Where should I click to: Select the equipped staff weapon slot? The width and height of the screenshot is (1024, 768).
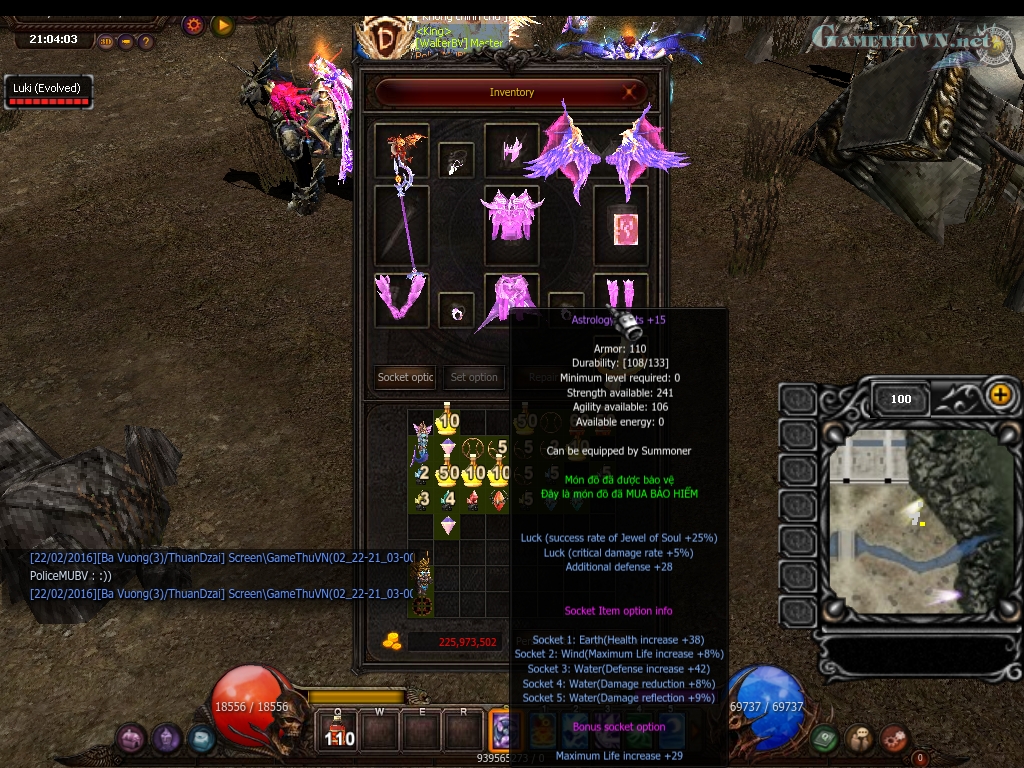402,226
